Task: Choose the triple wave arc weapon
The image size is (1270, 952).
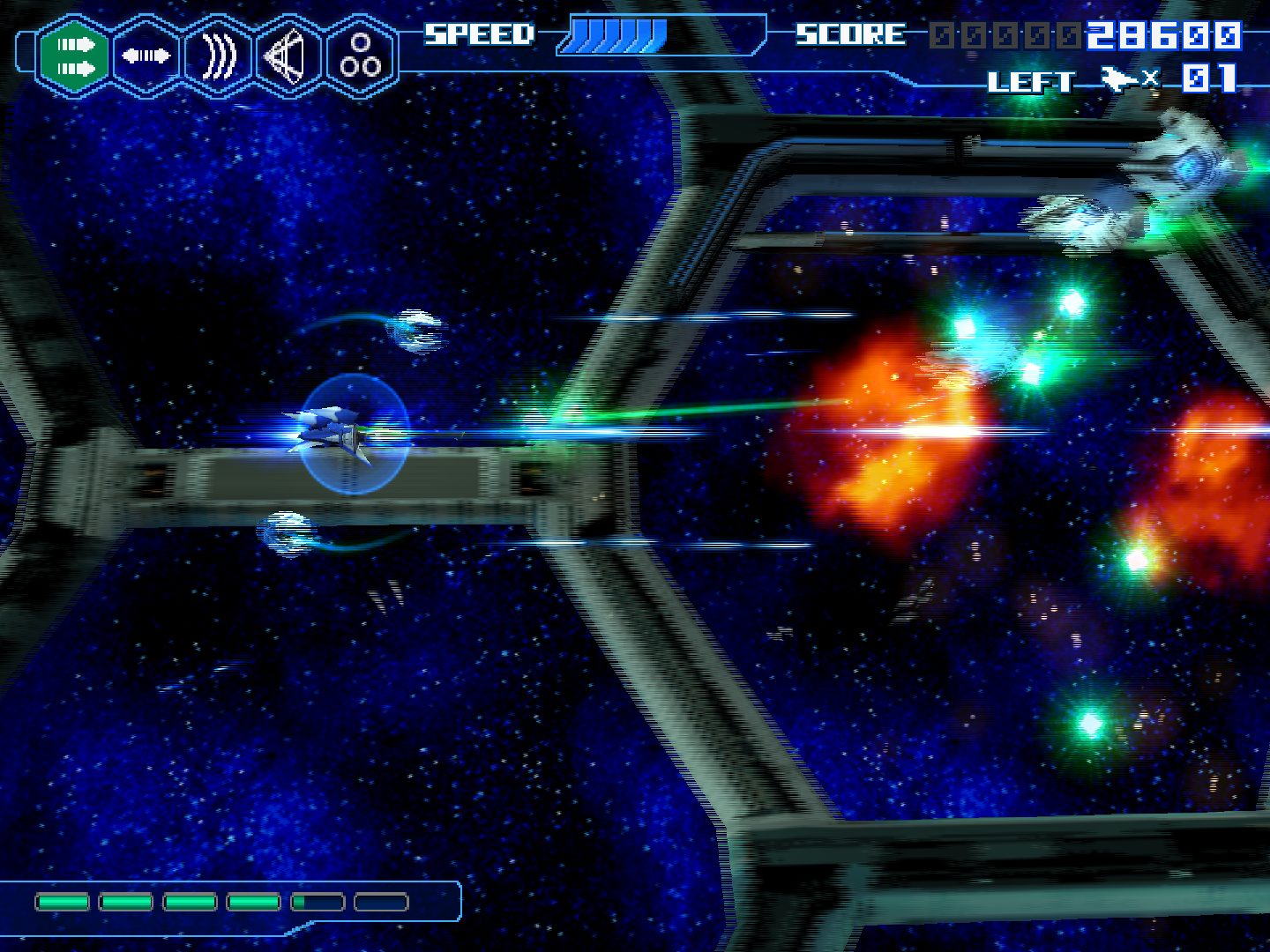Action: click(219, 56)
